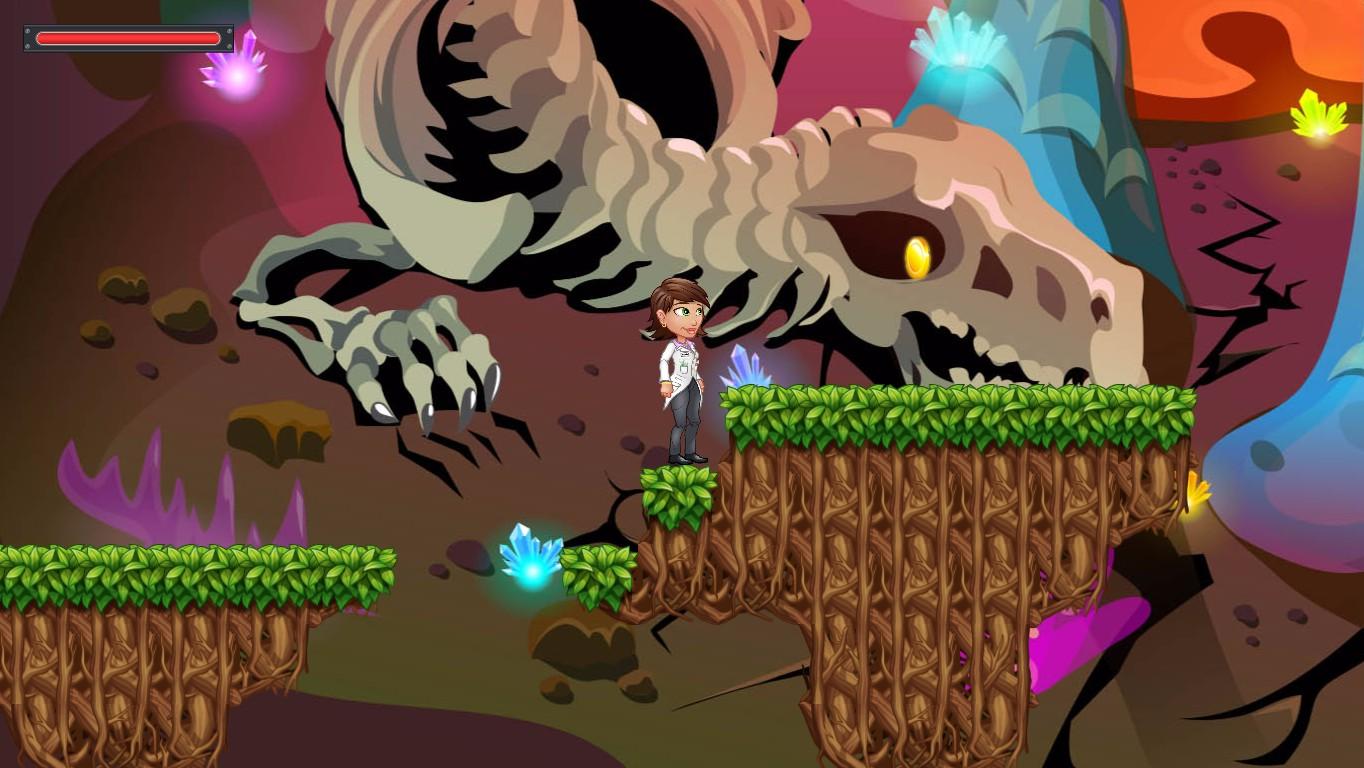This screenshot has width=1364, height=768.
Task: Click the red health bar
Action: coord(128,38)
